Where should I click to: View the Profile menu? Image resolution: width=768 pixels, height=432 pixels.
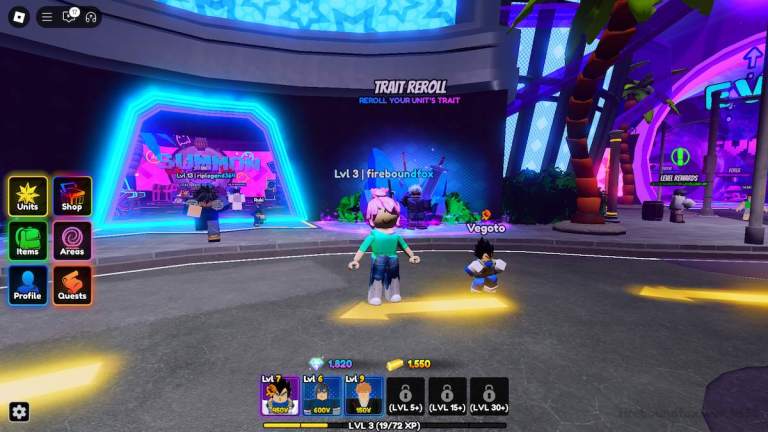click(x=28, y=285)
